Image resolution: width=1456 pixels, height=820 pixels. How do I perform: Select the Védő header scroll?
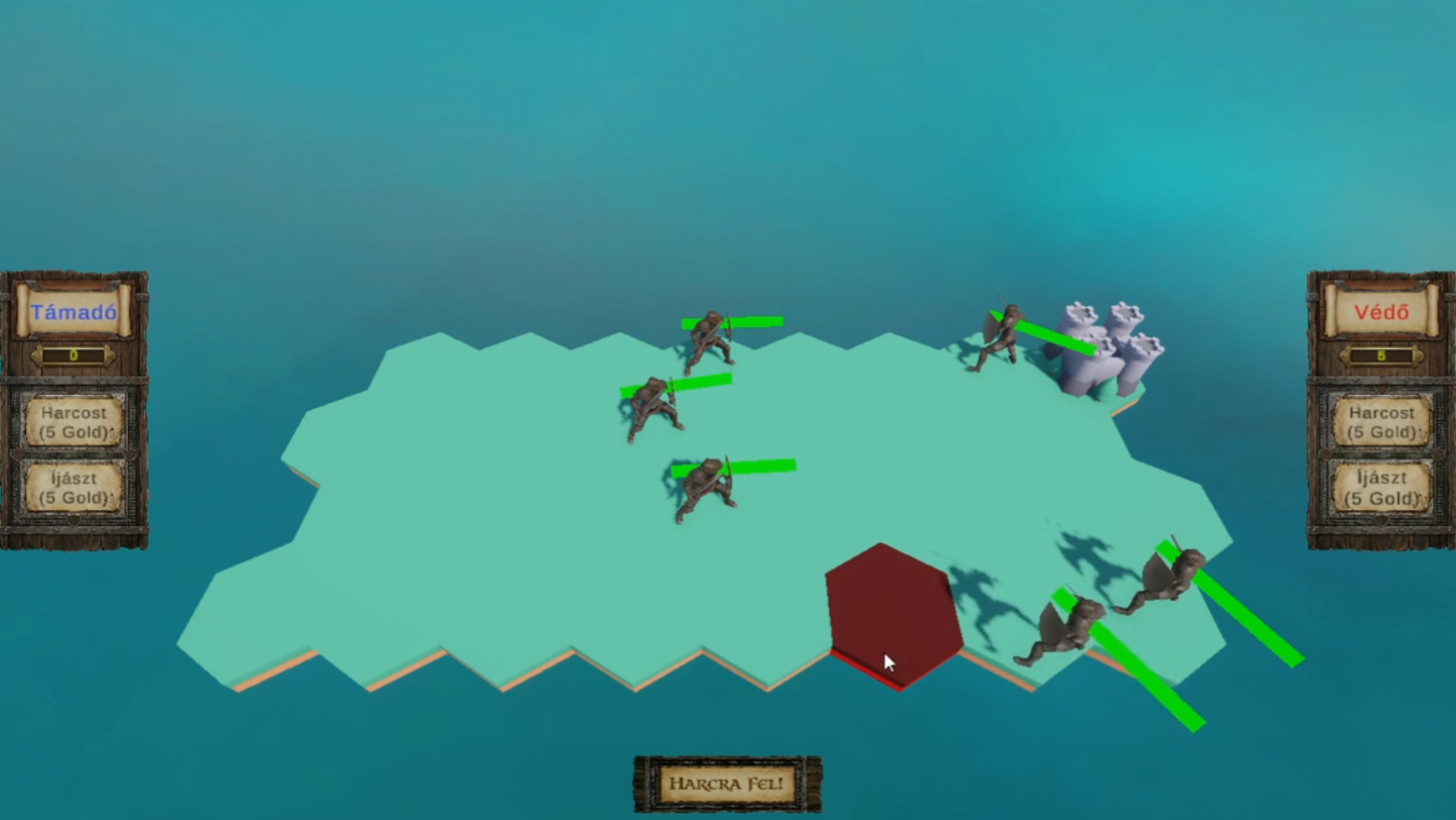(x=1380, y=313)
